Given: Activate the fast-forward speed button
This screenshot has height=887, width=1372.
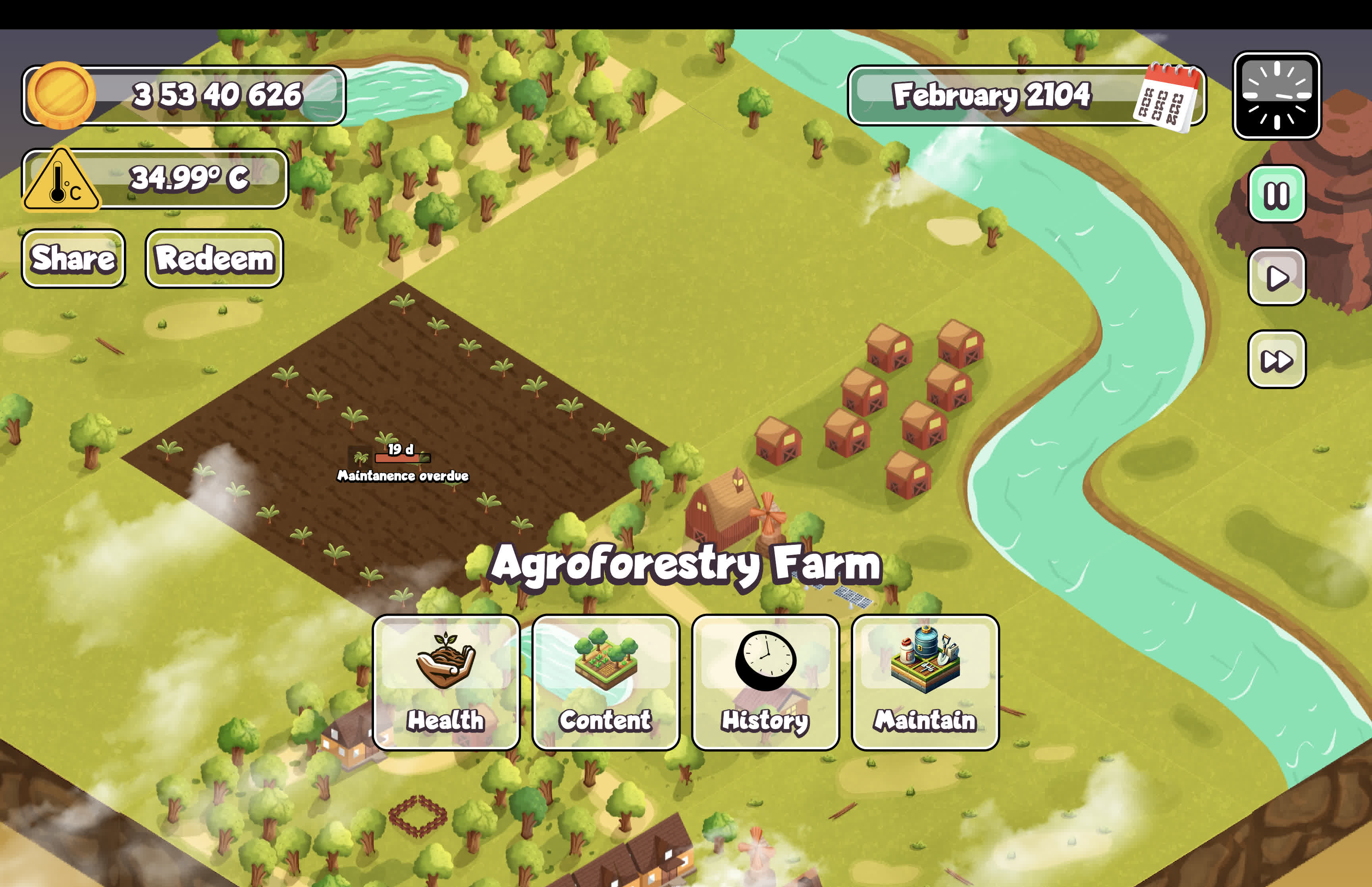Looking at the screenshot, I should 1276,360.
